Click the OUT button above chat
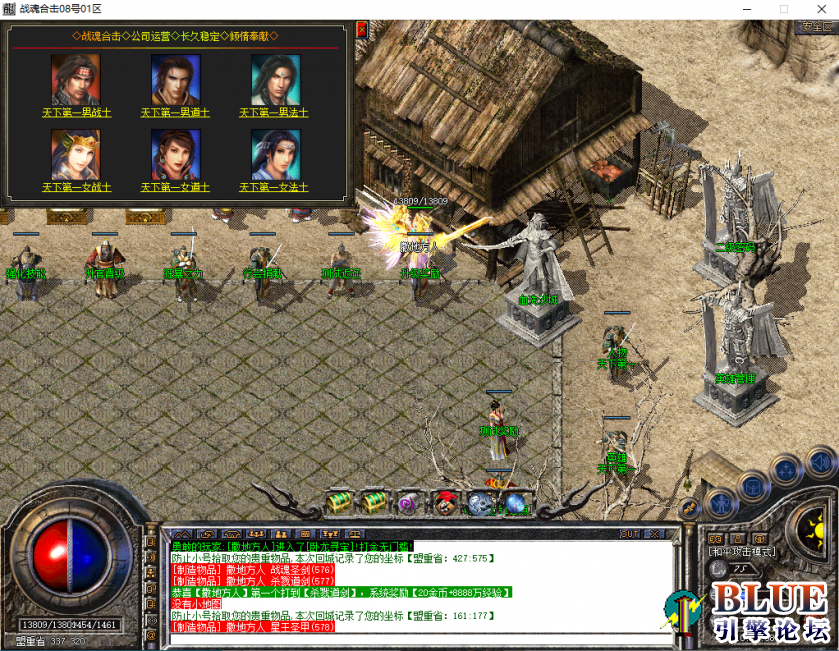Image resolution: width=839 pixels, height=651 pixels. [x=630, y=534]
